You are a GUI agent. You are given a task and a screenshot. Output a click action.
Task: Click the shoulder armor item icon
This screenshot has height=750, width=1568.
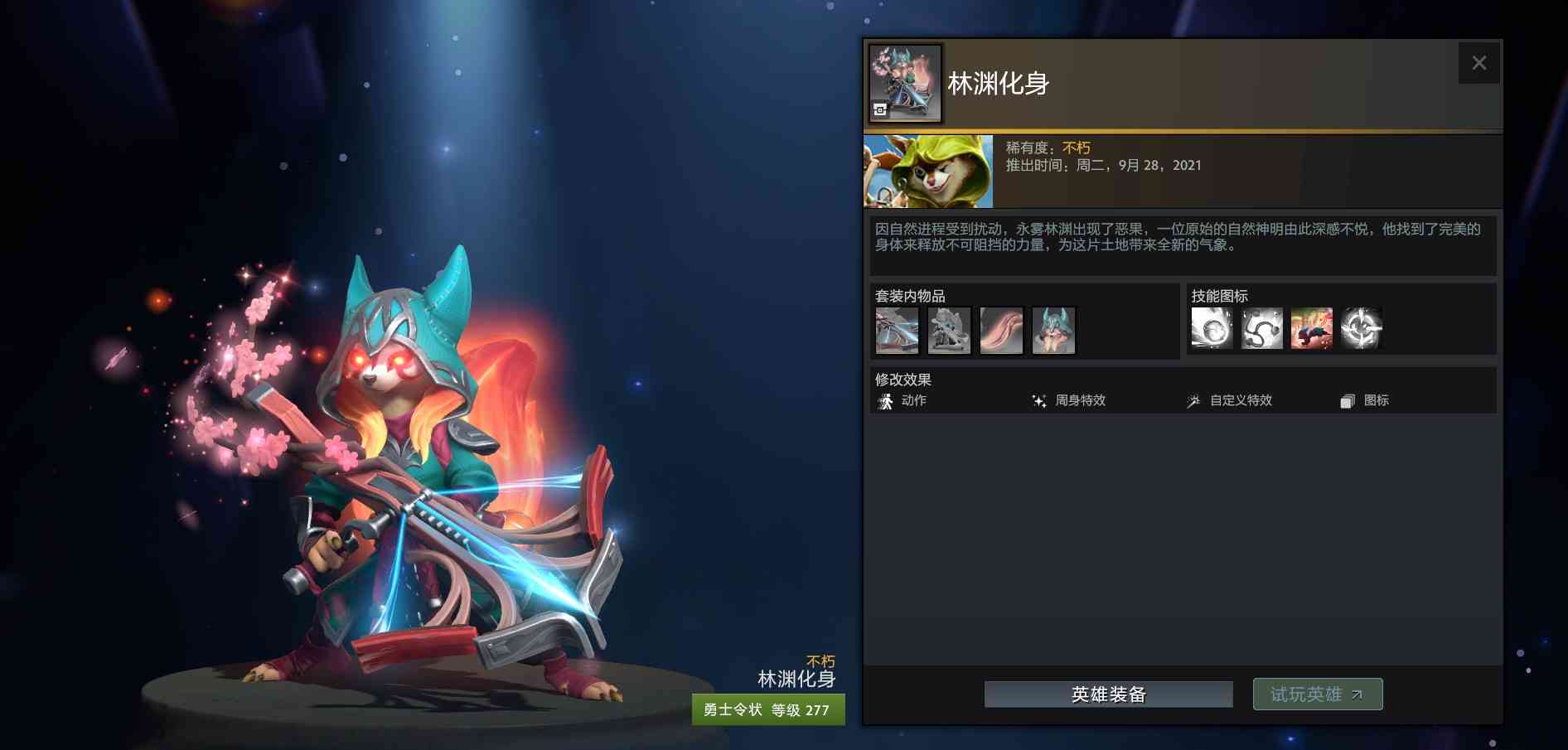tap(948, 330)
